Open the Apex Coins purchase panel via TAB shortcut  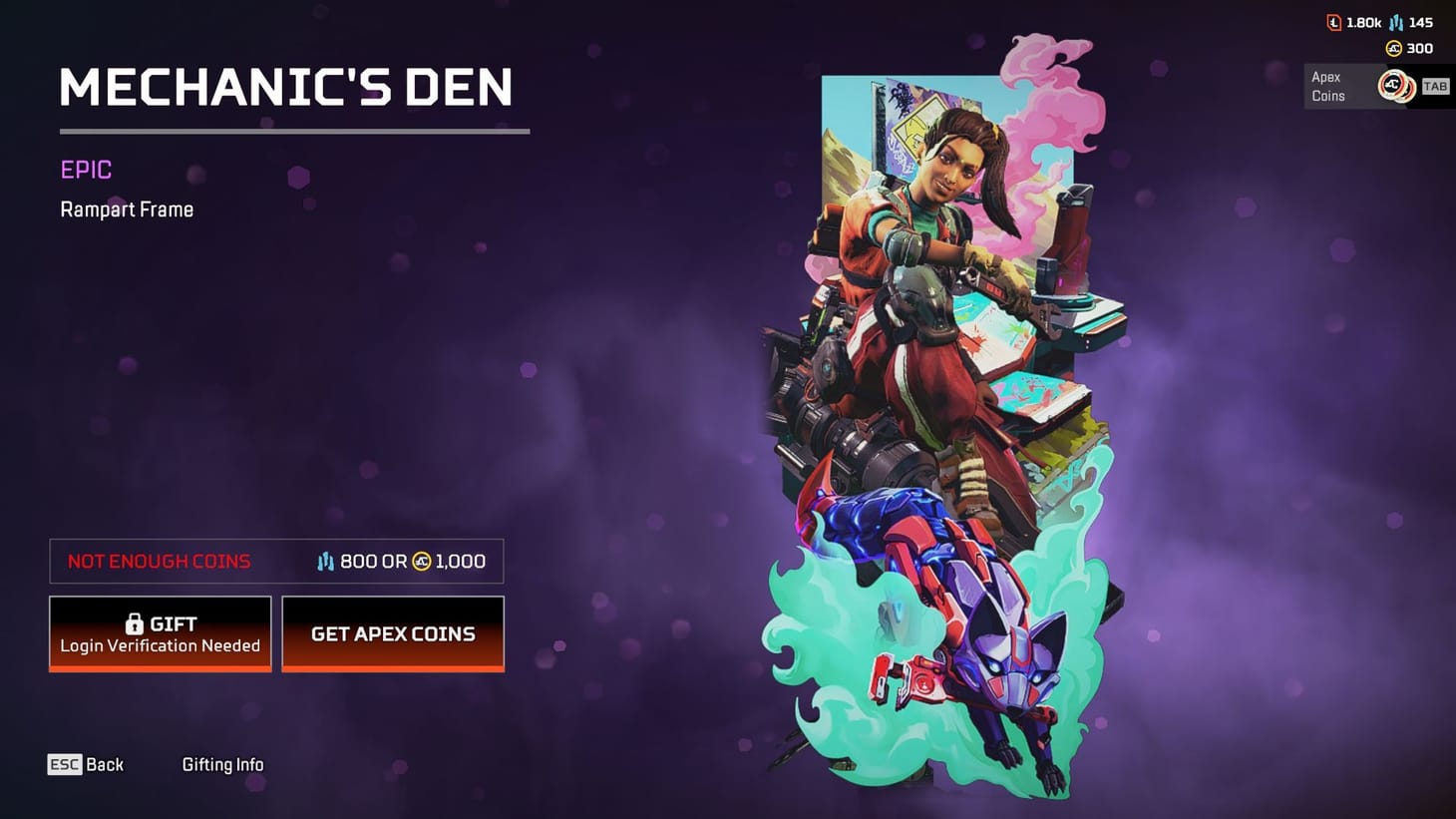click(x=1435, y=86)
